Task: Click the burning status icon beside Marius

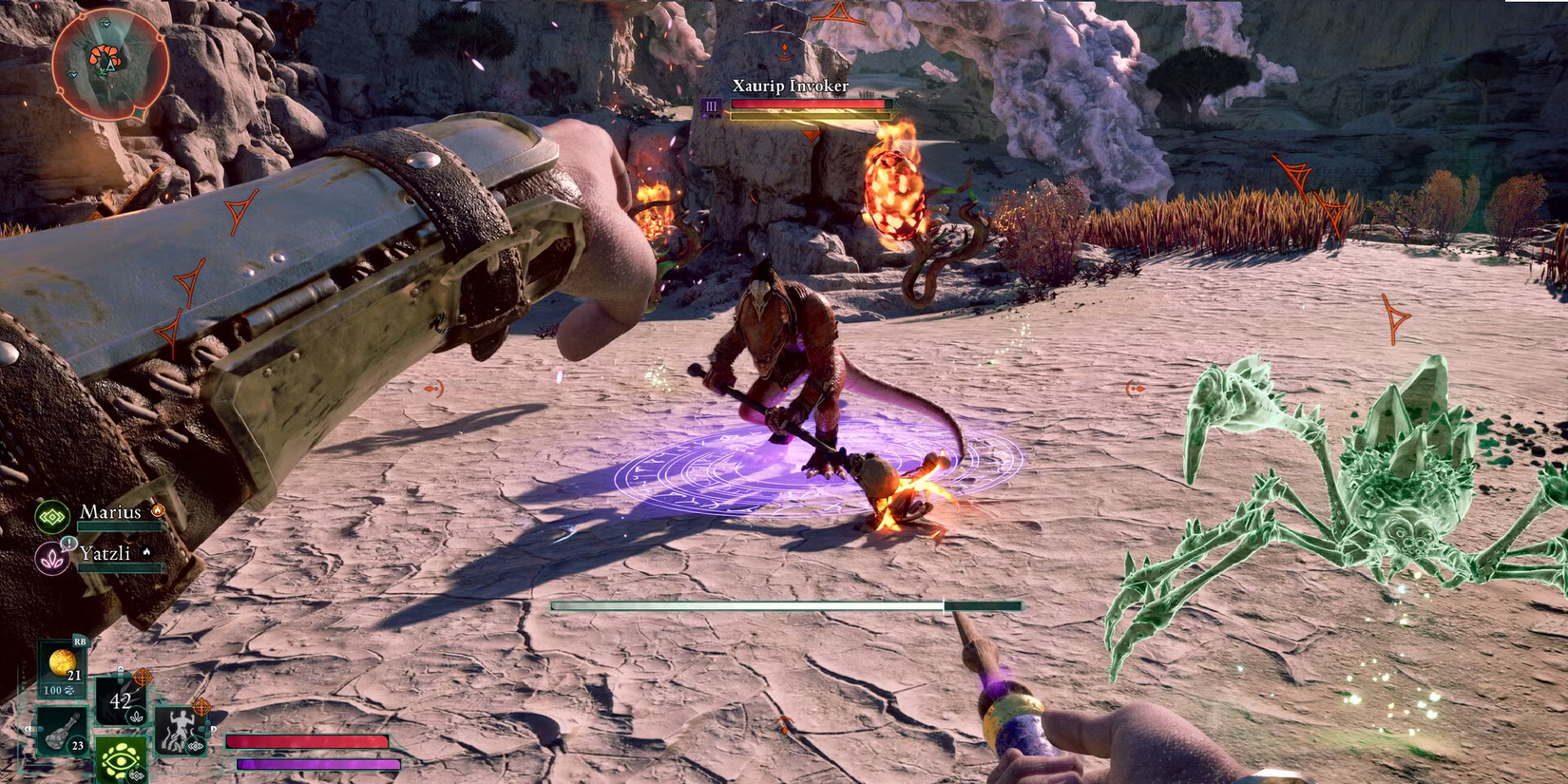Action: 159,510
